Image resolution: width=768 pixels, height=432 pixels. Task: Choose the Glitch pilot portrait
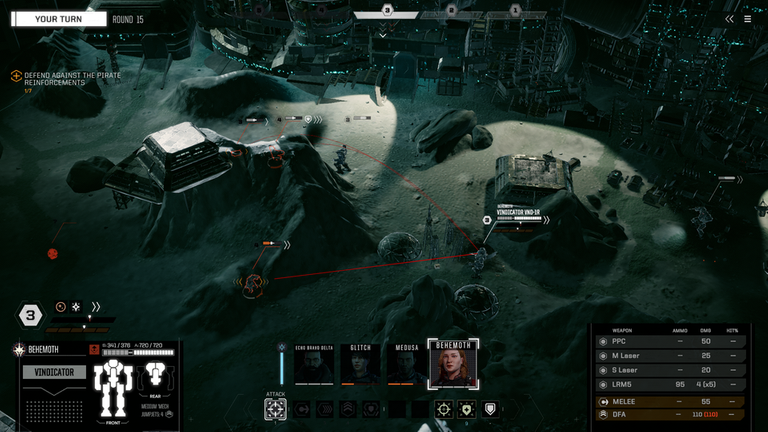(360, 365)
